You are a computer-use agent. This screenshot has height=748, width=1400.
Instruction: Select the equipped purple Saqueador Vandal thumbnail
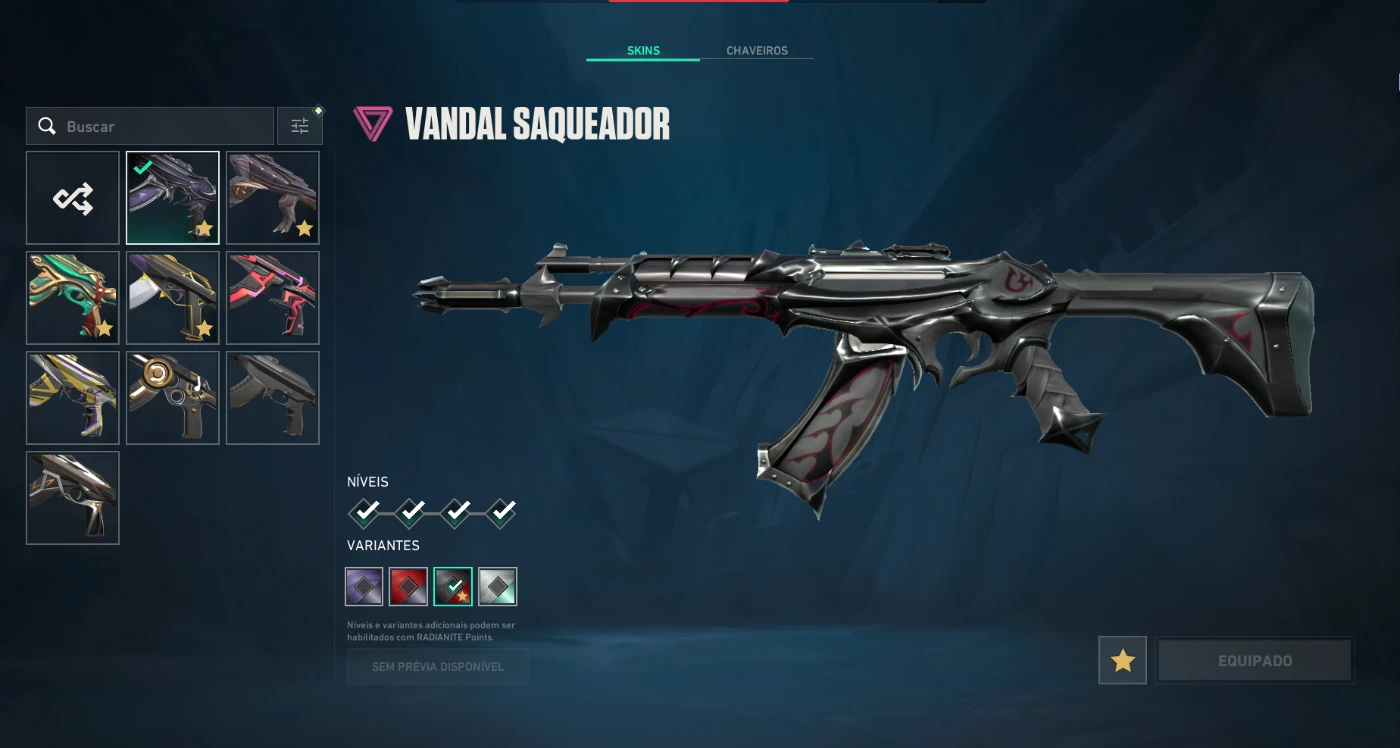(x=173, y=198)
